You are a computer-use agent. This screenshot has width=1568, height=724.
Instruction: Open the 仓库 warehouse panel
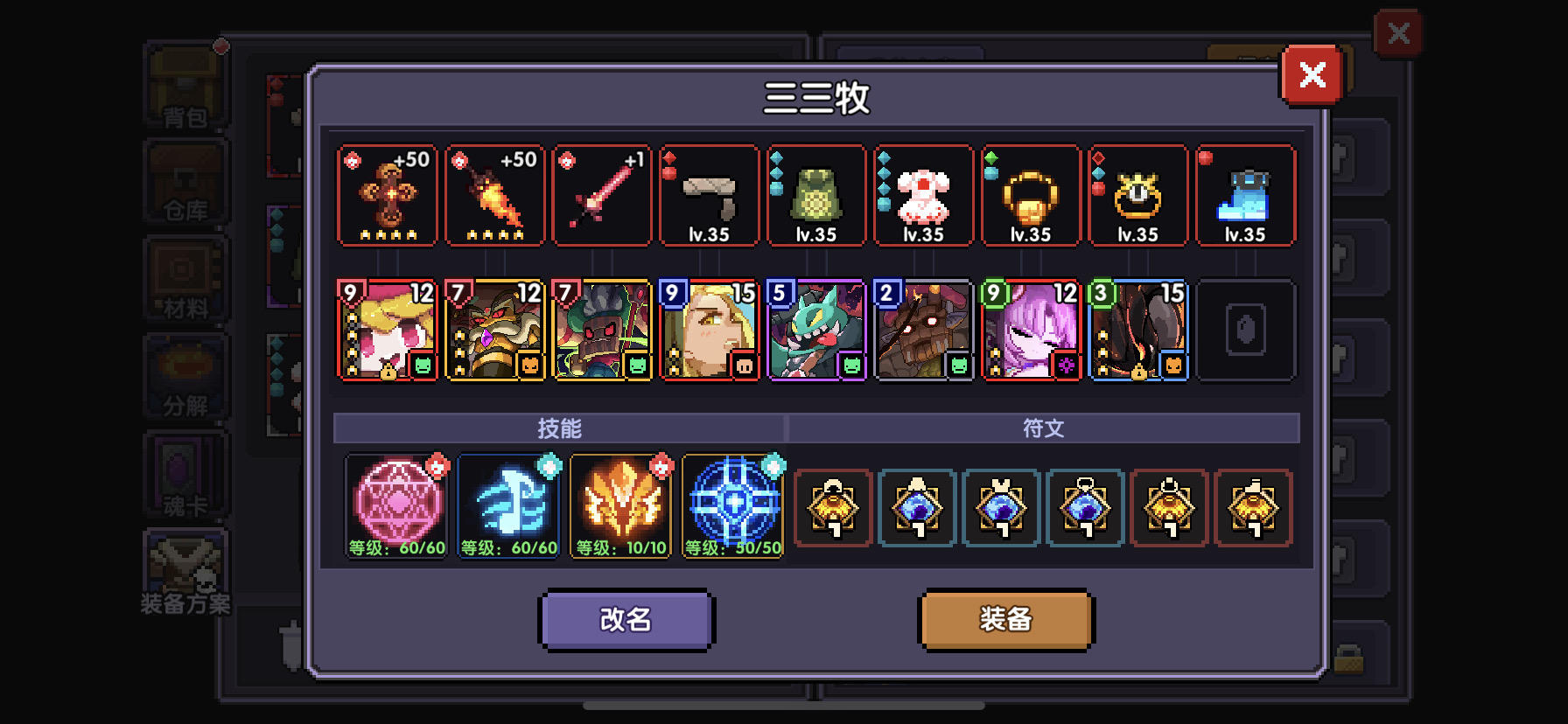(185, 184)
